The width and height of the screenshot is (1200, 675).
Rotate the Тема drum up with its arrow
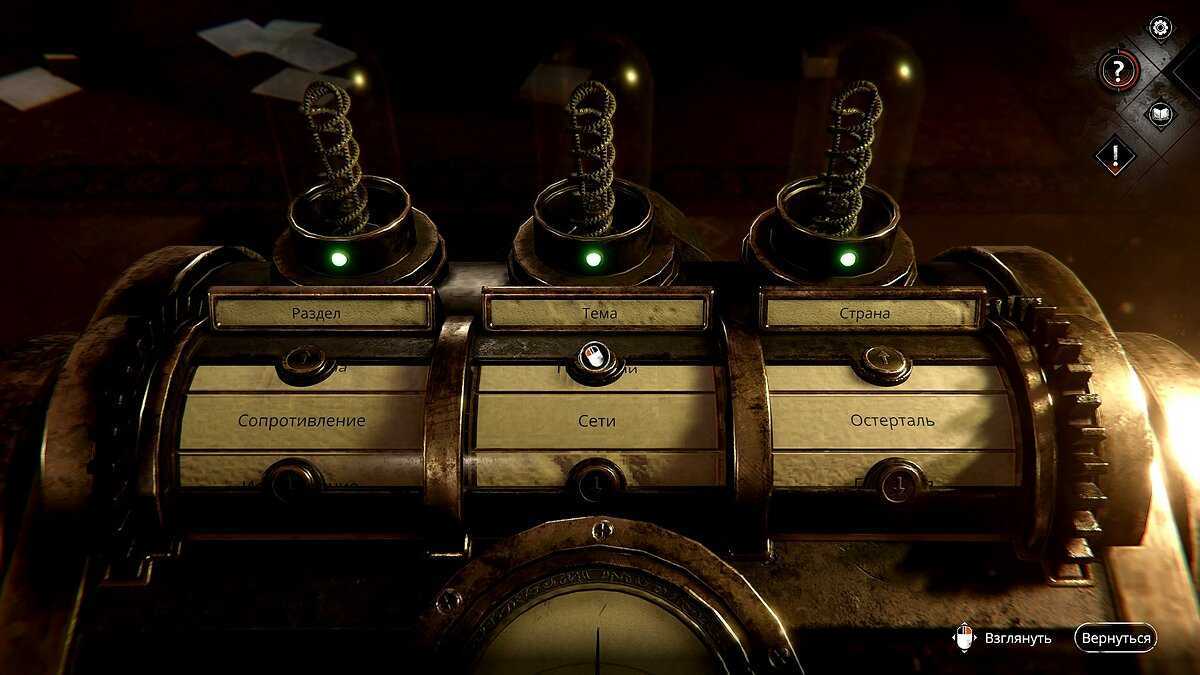pyautogui.click(x=594, y=358)
